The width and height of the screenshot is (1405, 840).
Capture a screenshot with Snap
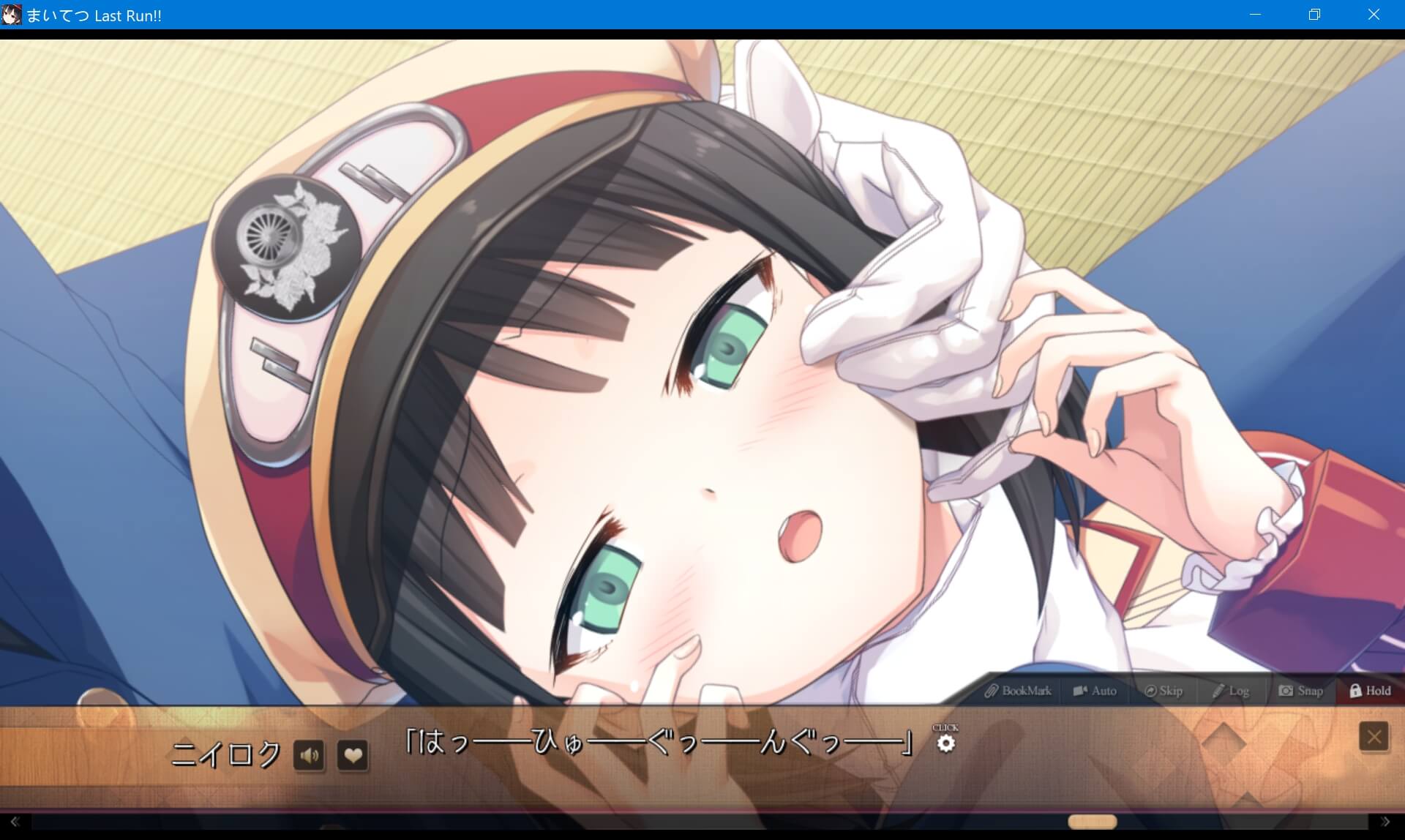[x=1310, y=690]
